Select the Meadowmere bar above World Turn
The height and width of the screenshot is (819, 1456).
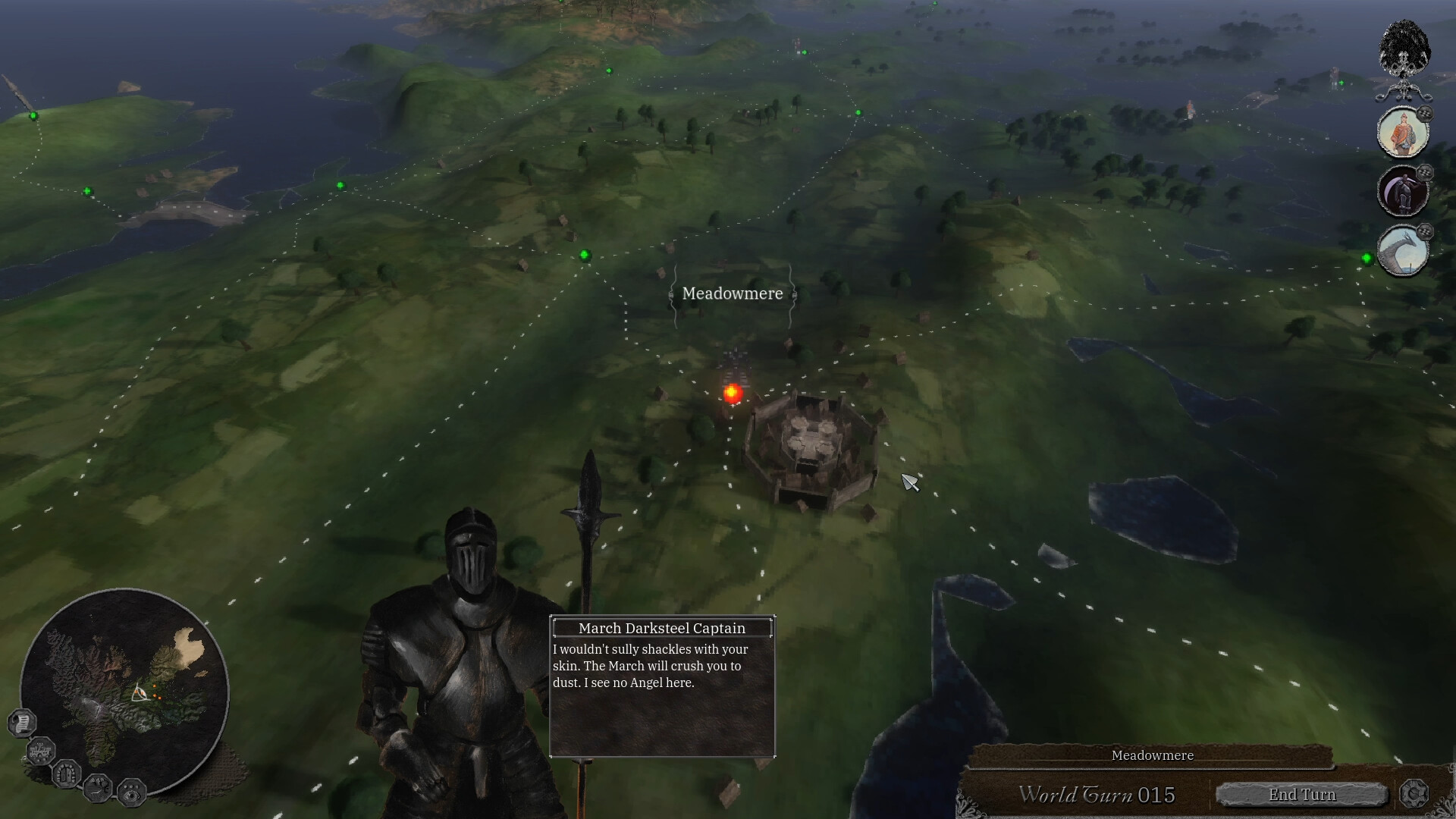[x=1151, y=755]
